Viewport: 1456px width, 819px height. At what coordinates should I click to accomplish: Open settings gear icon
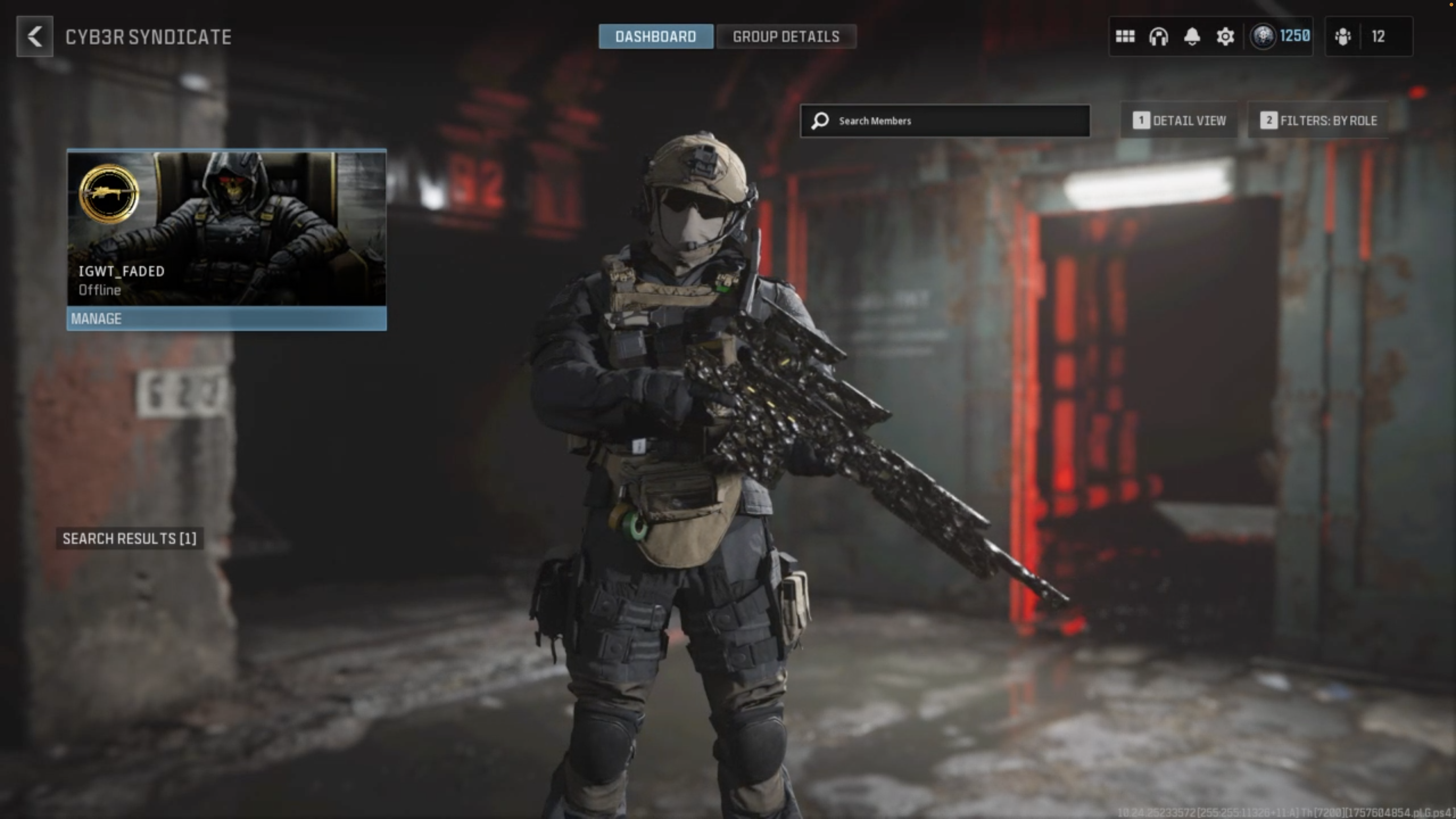(1225, 37)
